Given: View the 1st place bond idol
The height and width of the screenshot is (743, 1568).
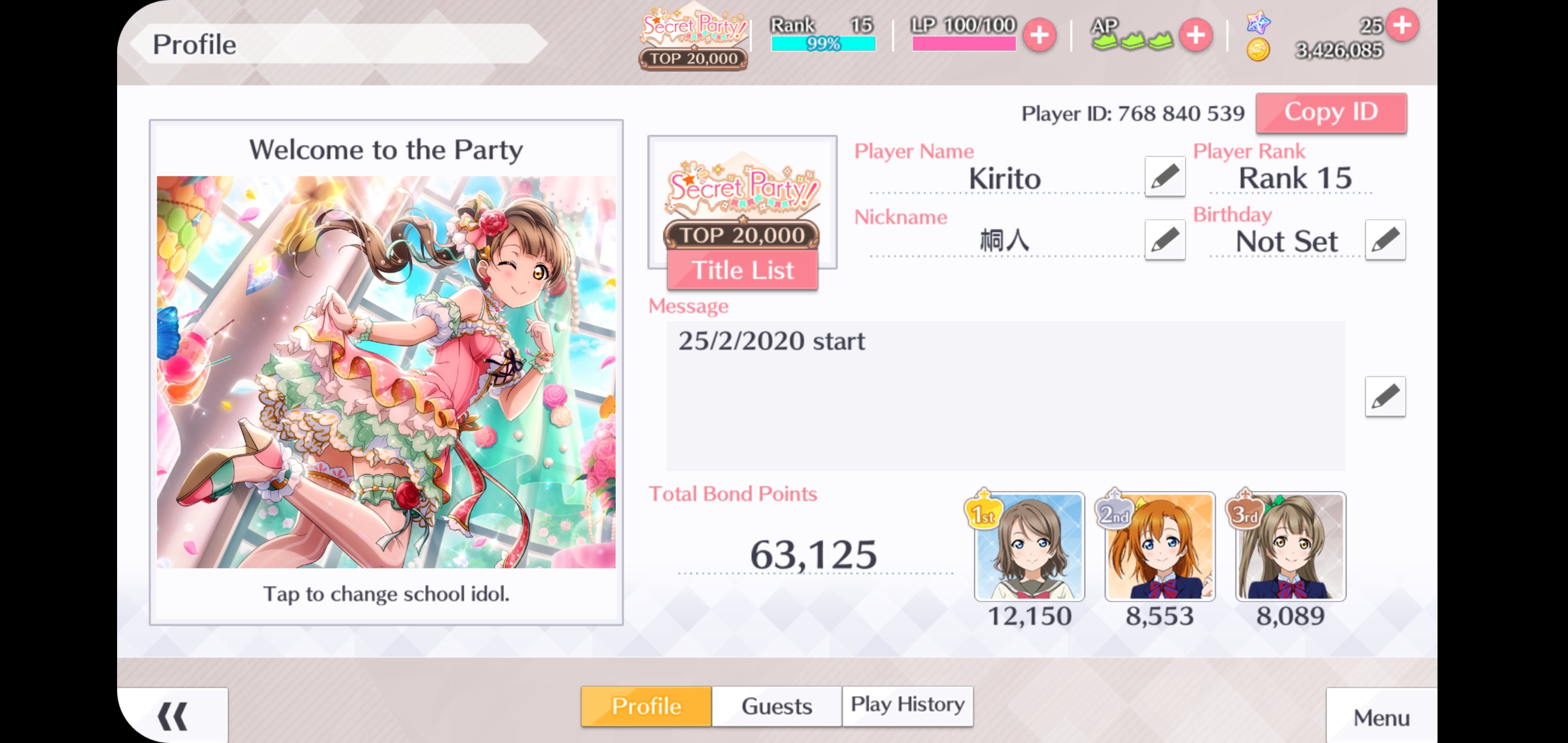Looking at the screenshot, I should [1030, 546].
